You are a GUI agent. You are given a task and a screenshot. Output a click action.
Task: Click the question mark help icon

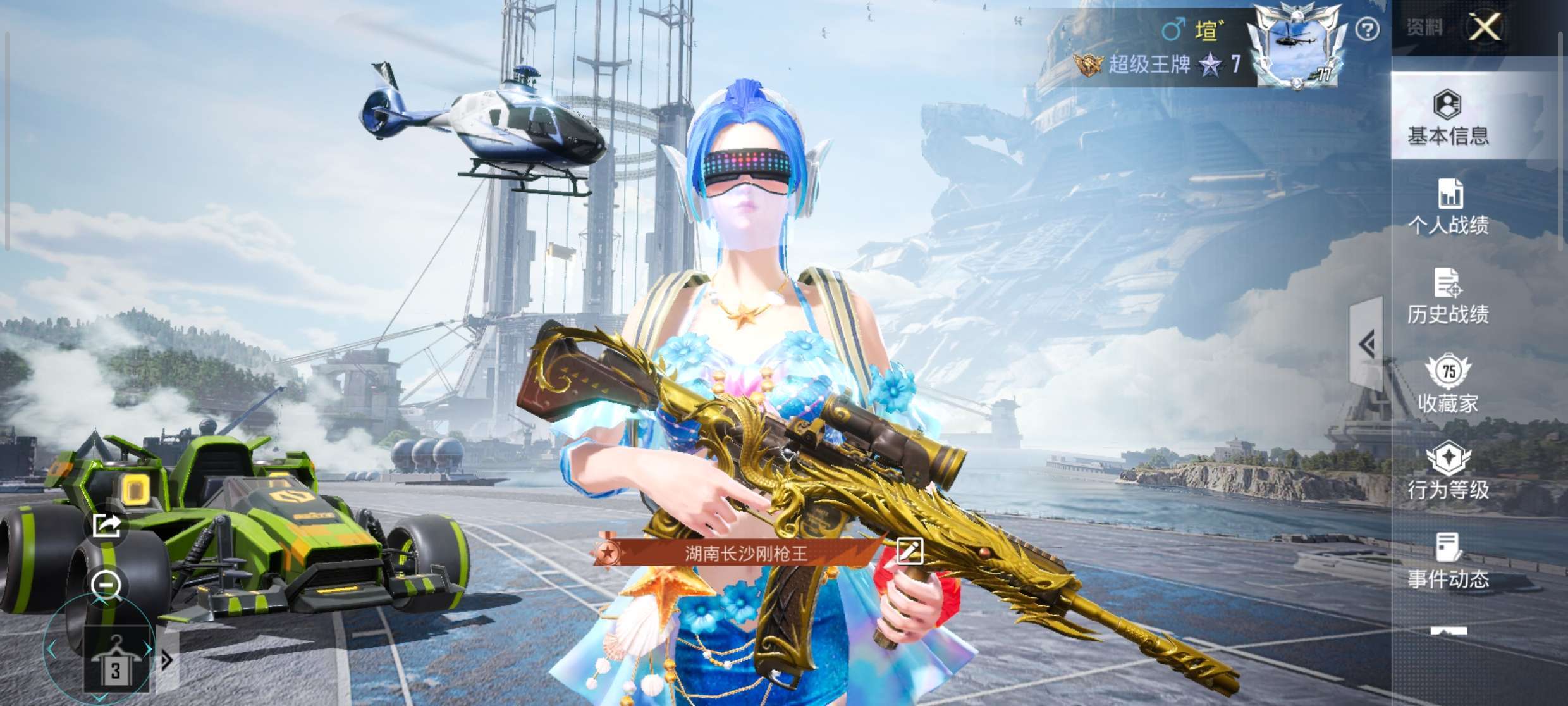pyautogui.click(x=1367, y=29)
